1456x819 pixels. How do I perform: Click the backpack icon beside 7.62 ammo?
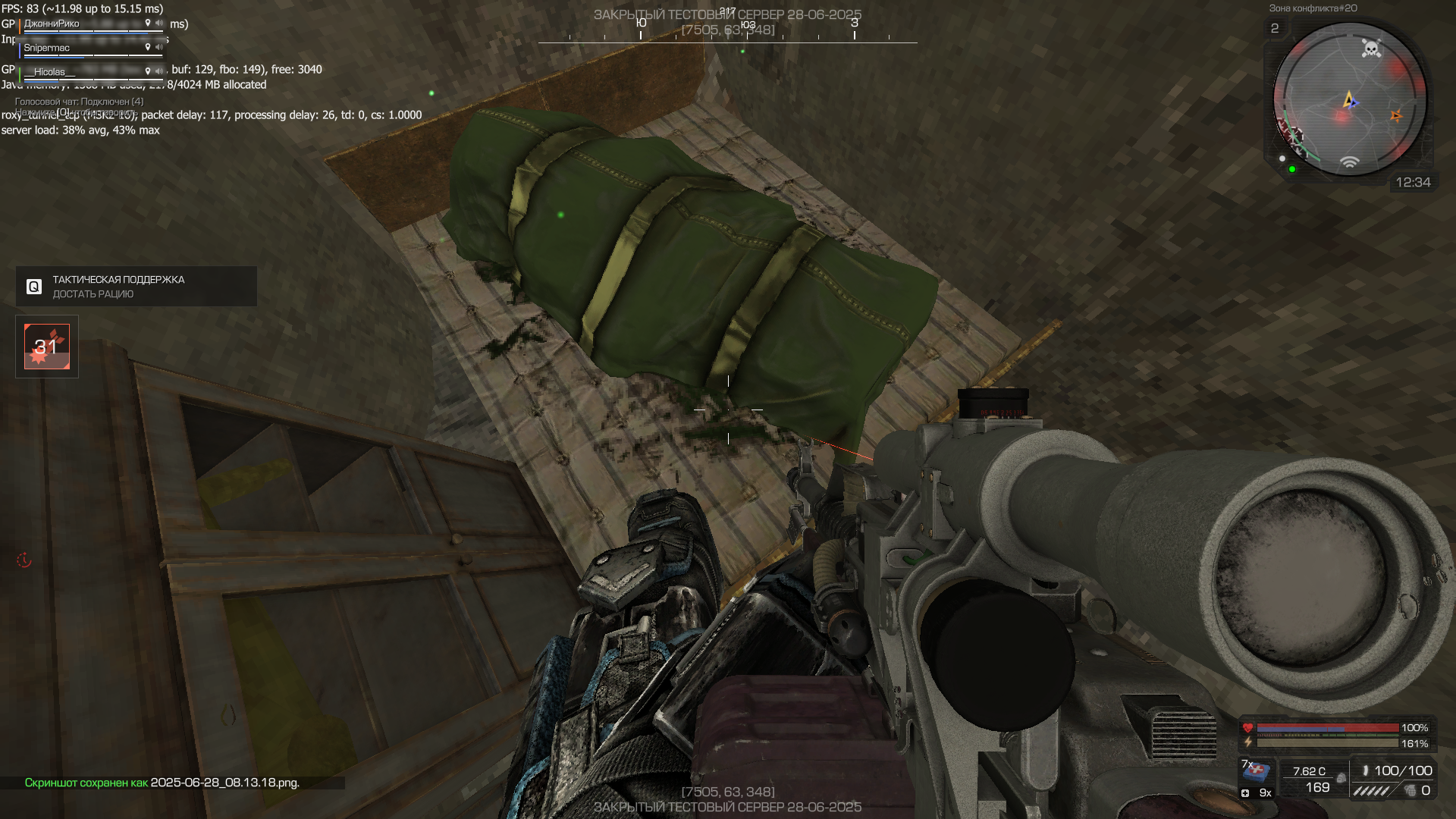click(x=1341, y=778)
